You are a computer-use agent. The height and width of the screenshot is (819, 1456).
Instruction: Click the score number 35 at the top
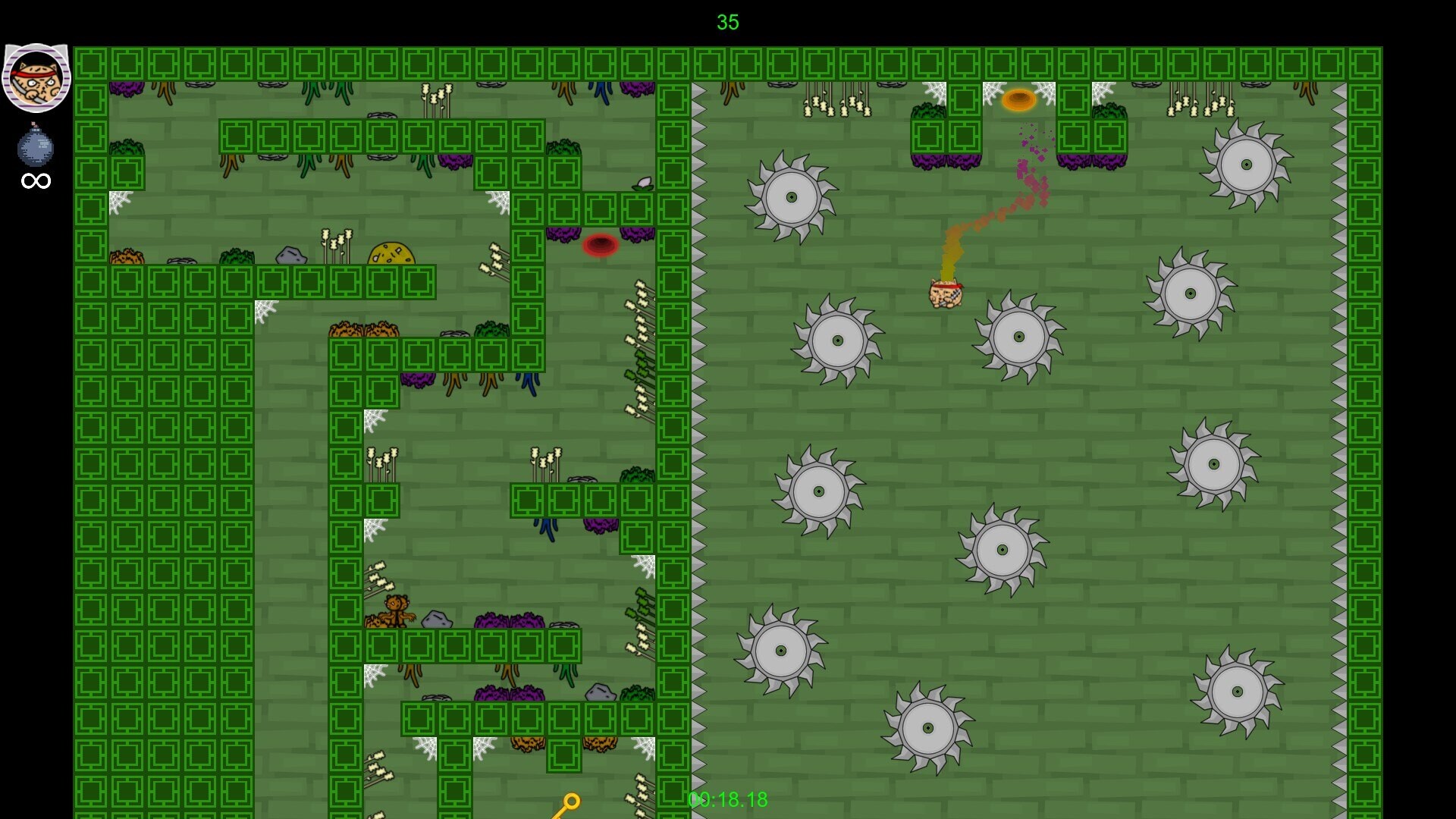click(x=728, y=23)
